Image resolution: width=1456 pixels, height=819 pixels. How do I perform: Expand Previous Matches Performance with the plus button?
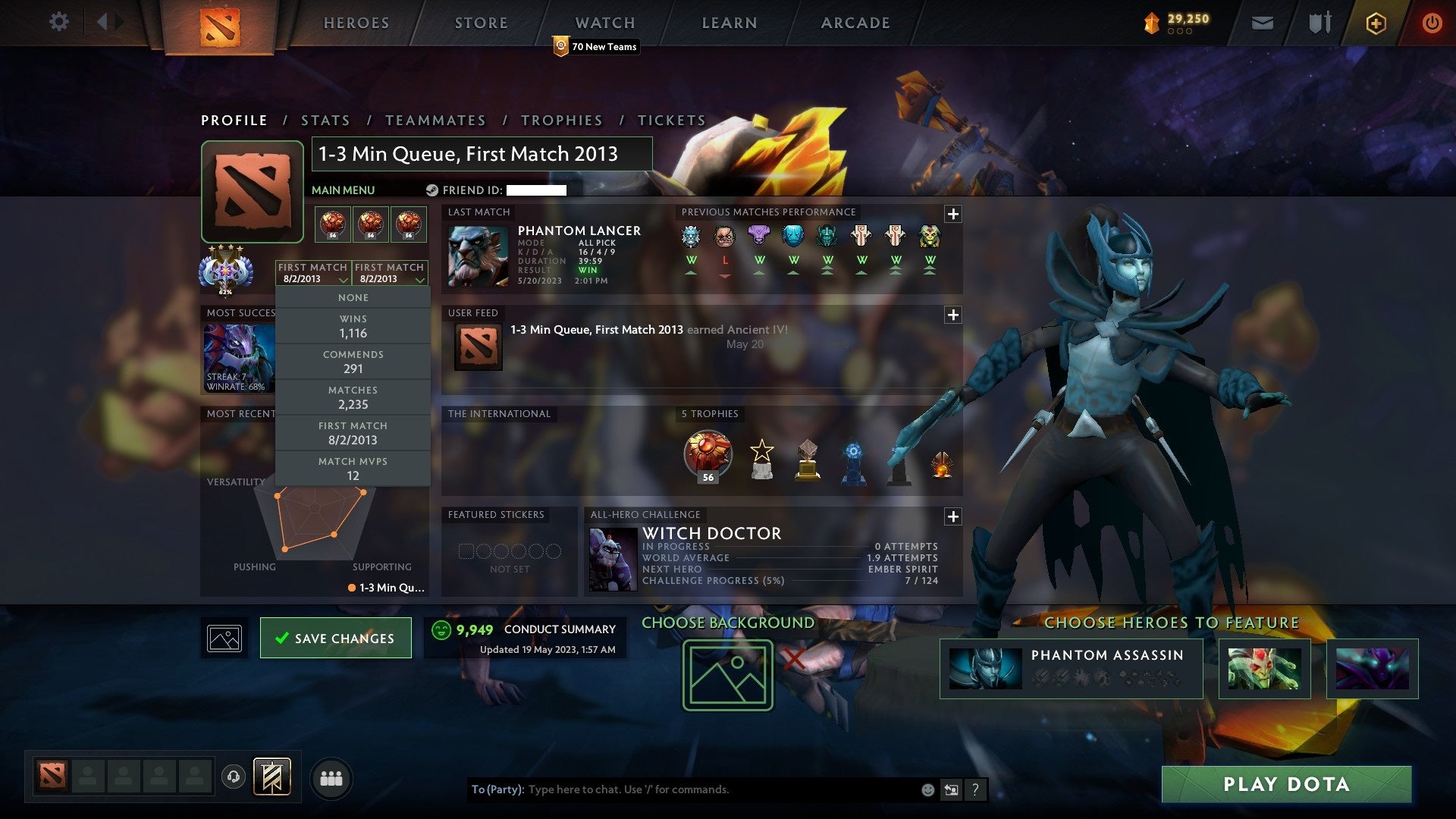pos(952,215)
